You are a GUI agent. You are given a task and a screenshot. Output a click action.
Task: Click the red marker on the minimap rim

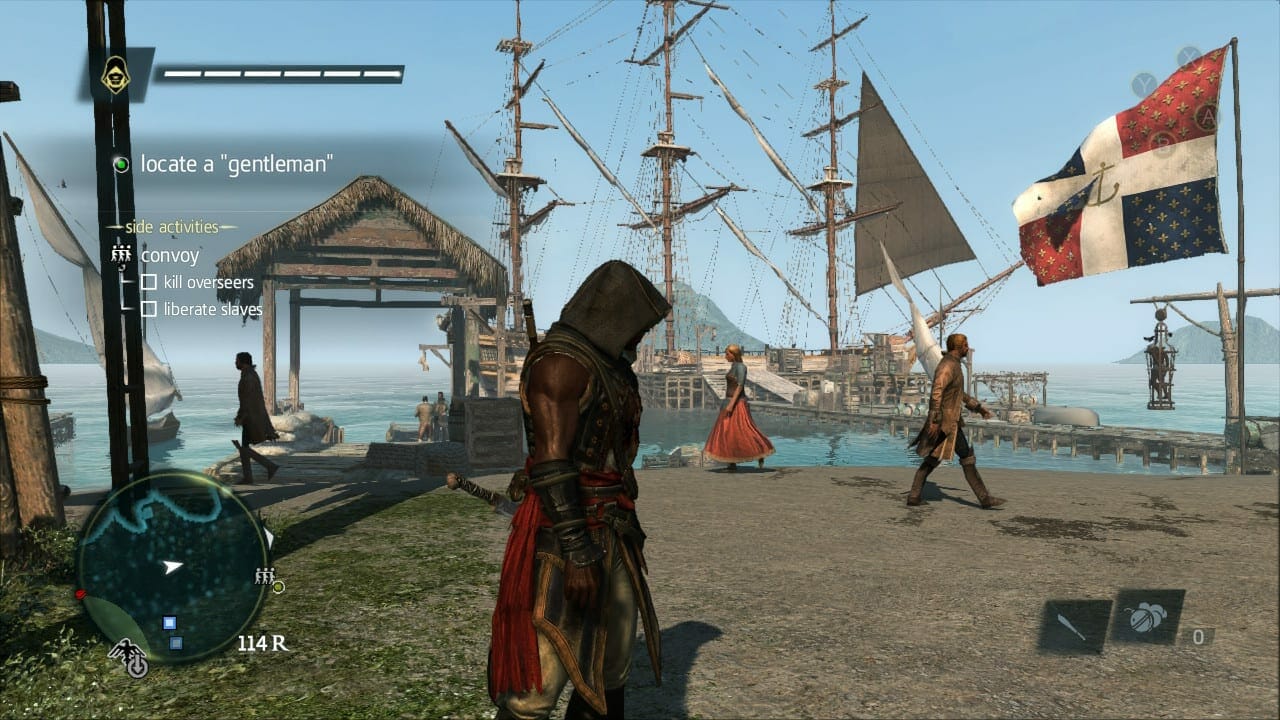tap(80, 594)
